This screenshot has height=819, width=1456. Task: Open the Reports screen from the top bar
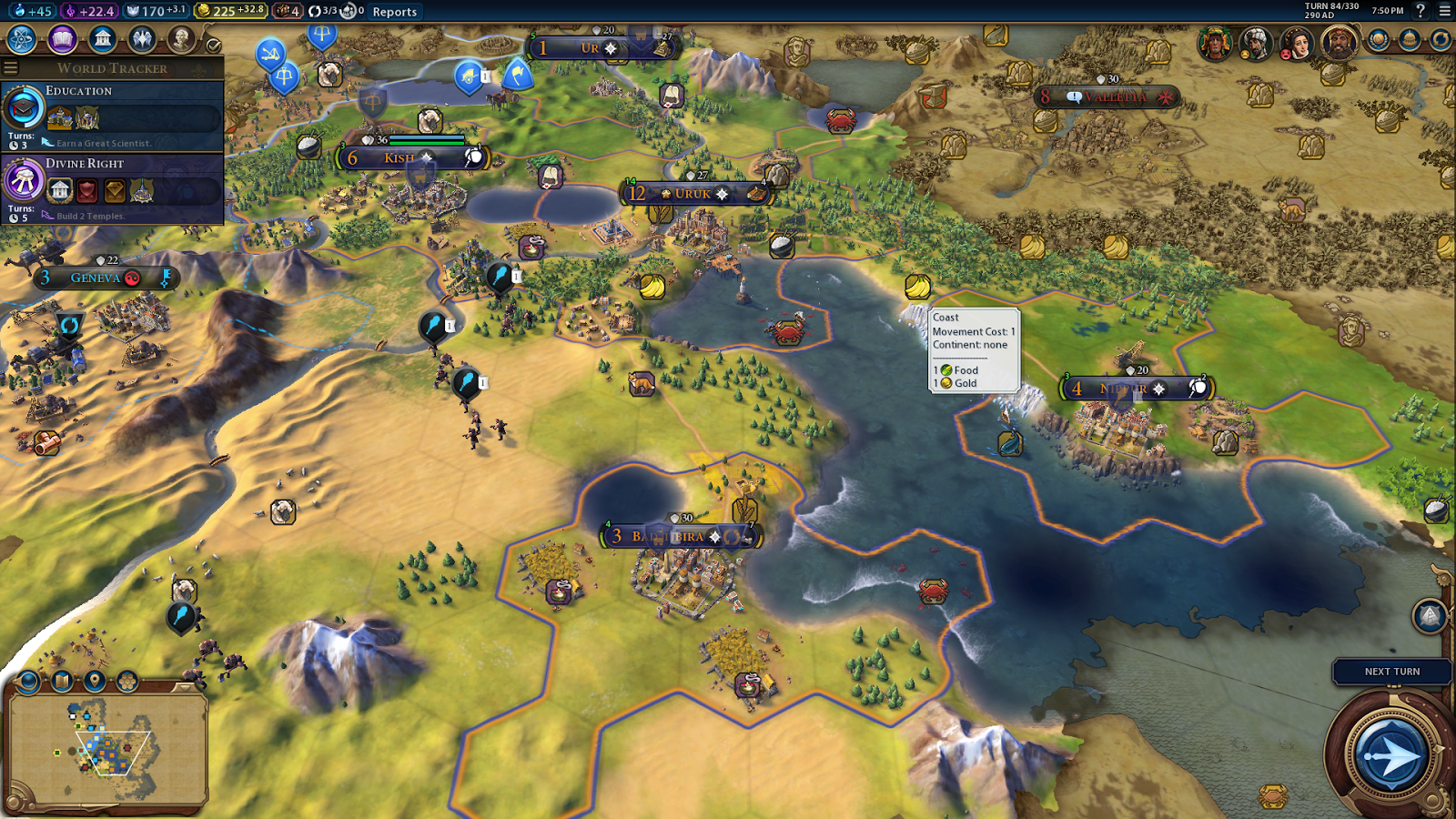tap(394, 11)
